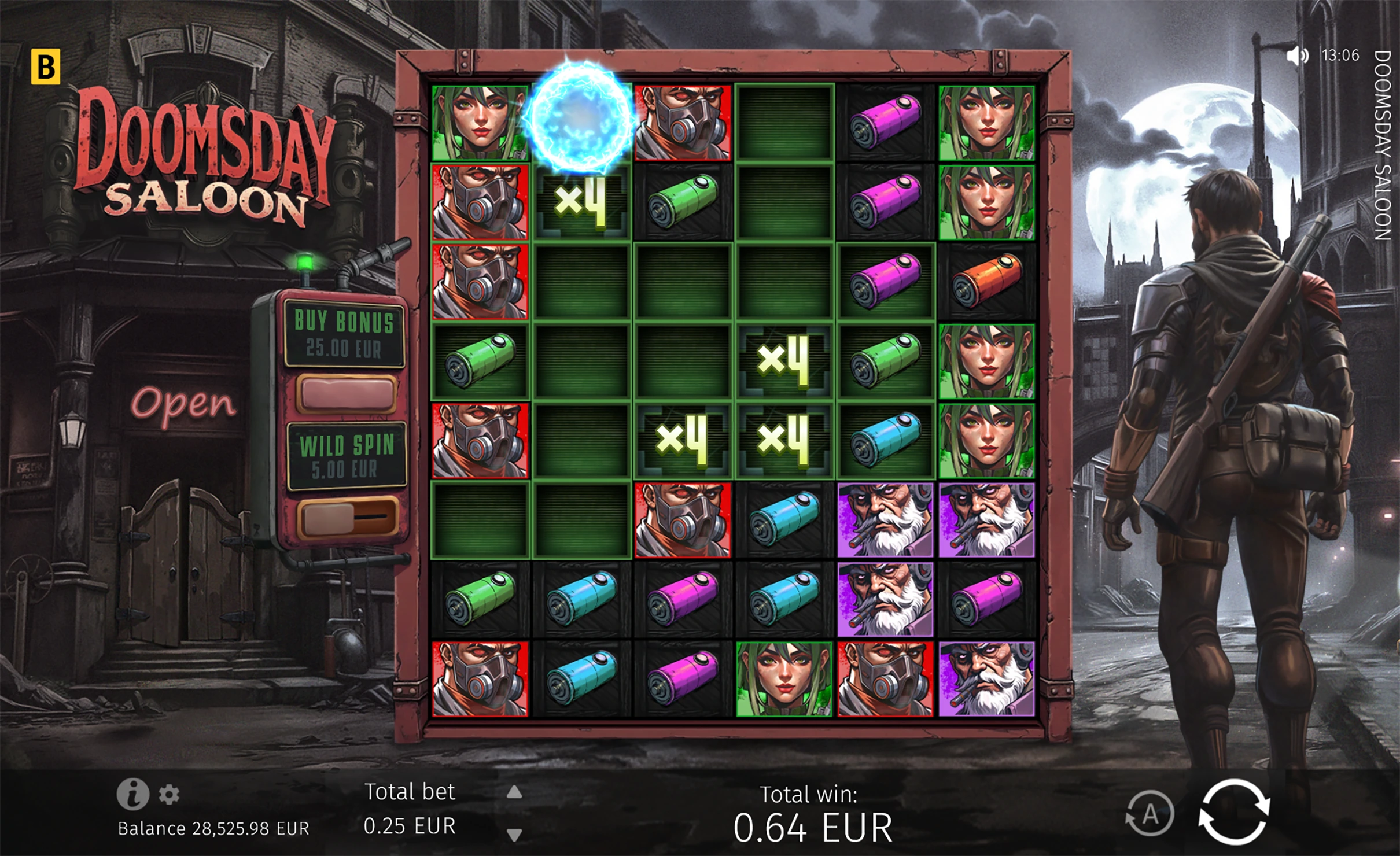1400x856 pixels.
Task: Decrease the total bet with the down arrow
Action: [514, 834]
